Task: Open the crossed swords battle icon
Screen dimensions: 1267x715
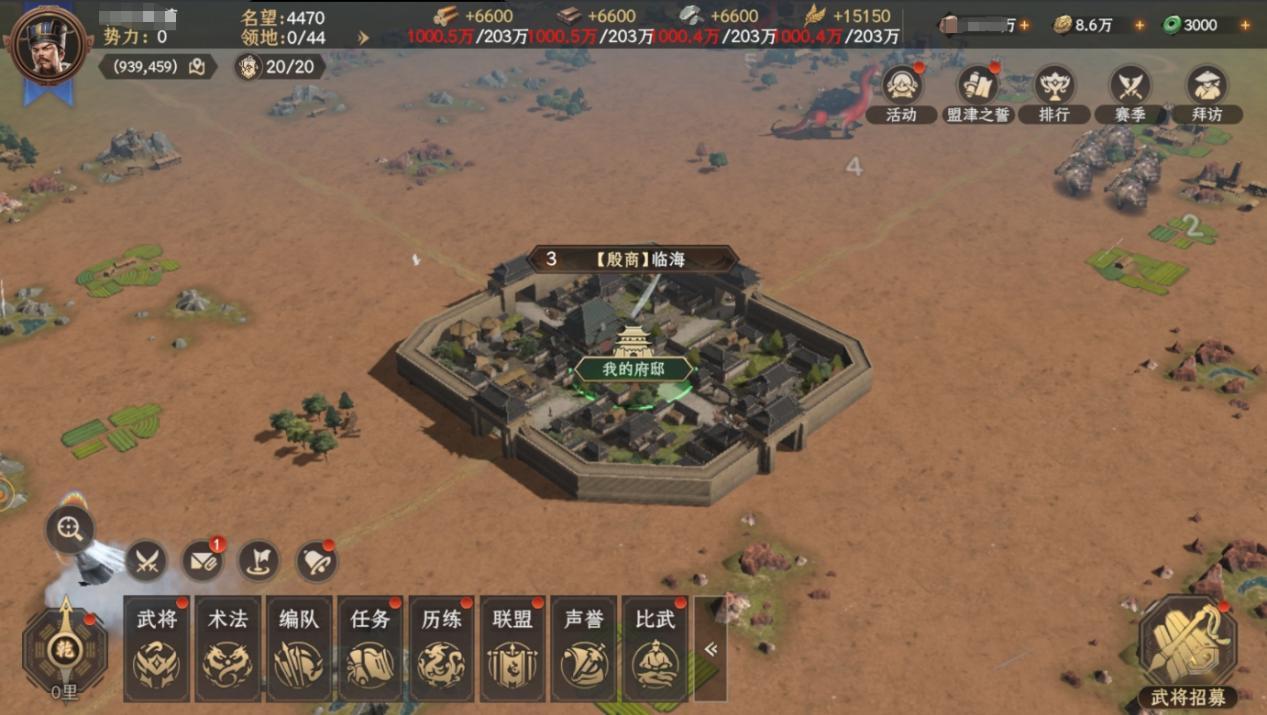Action: click(x=147, y=562)
